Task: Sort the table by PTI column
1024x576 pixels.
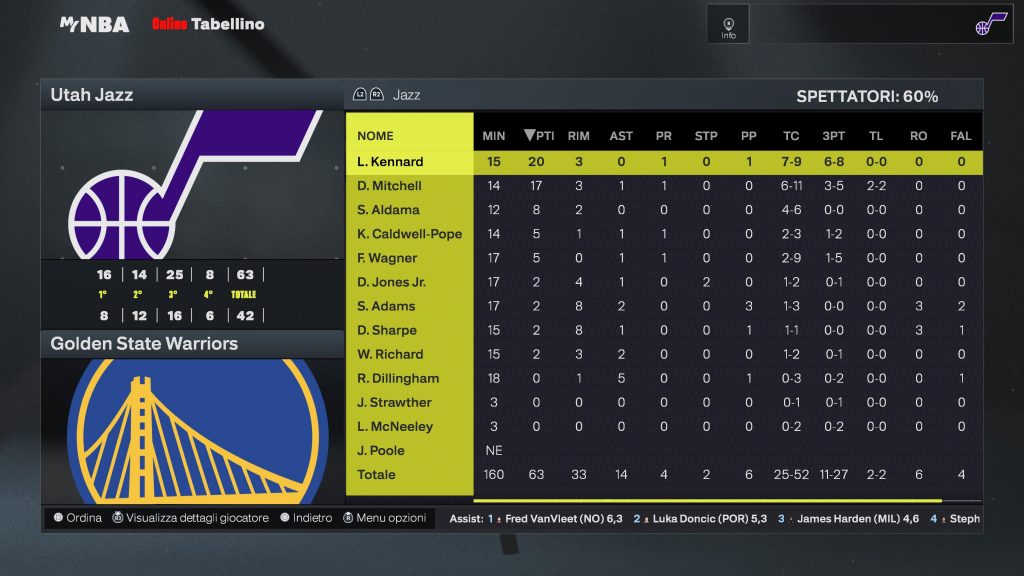Action: [x=538, y=136]
